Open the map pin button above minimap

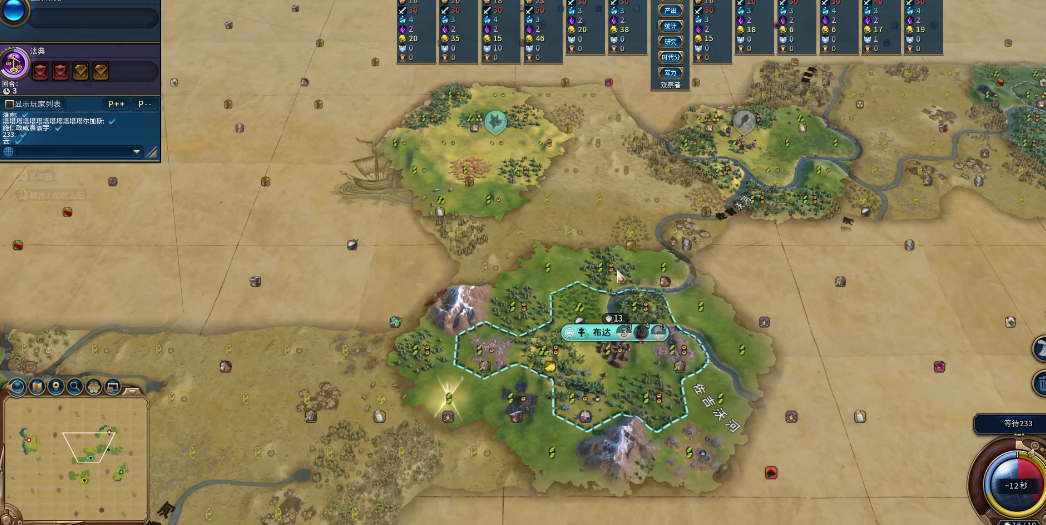click(56, 386)
